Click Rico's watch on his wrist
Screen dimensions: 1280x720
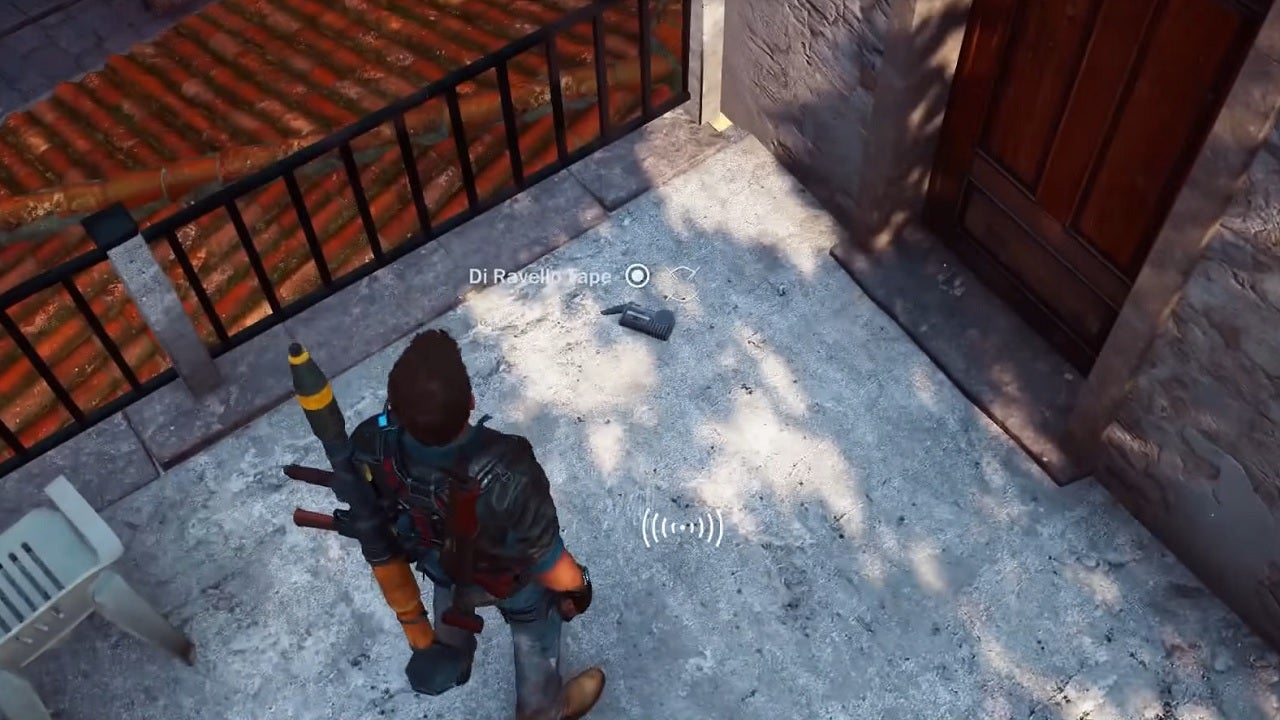pyautogui.click(x=586, y=574)
